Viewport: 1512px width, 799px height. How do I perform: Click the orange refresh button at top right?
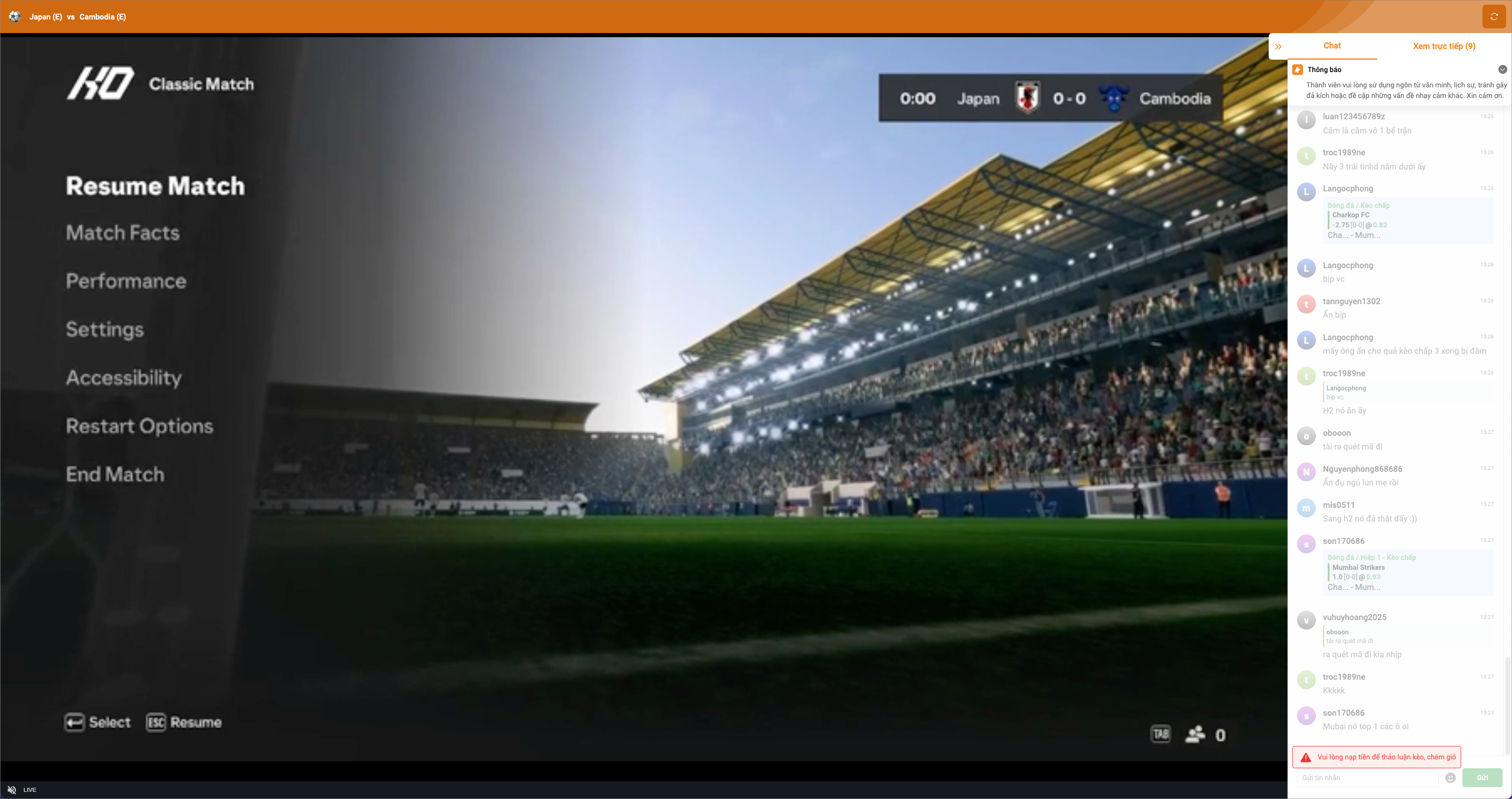coord(1494,17)
